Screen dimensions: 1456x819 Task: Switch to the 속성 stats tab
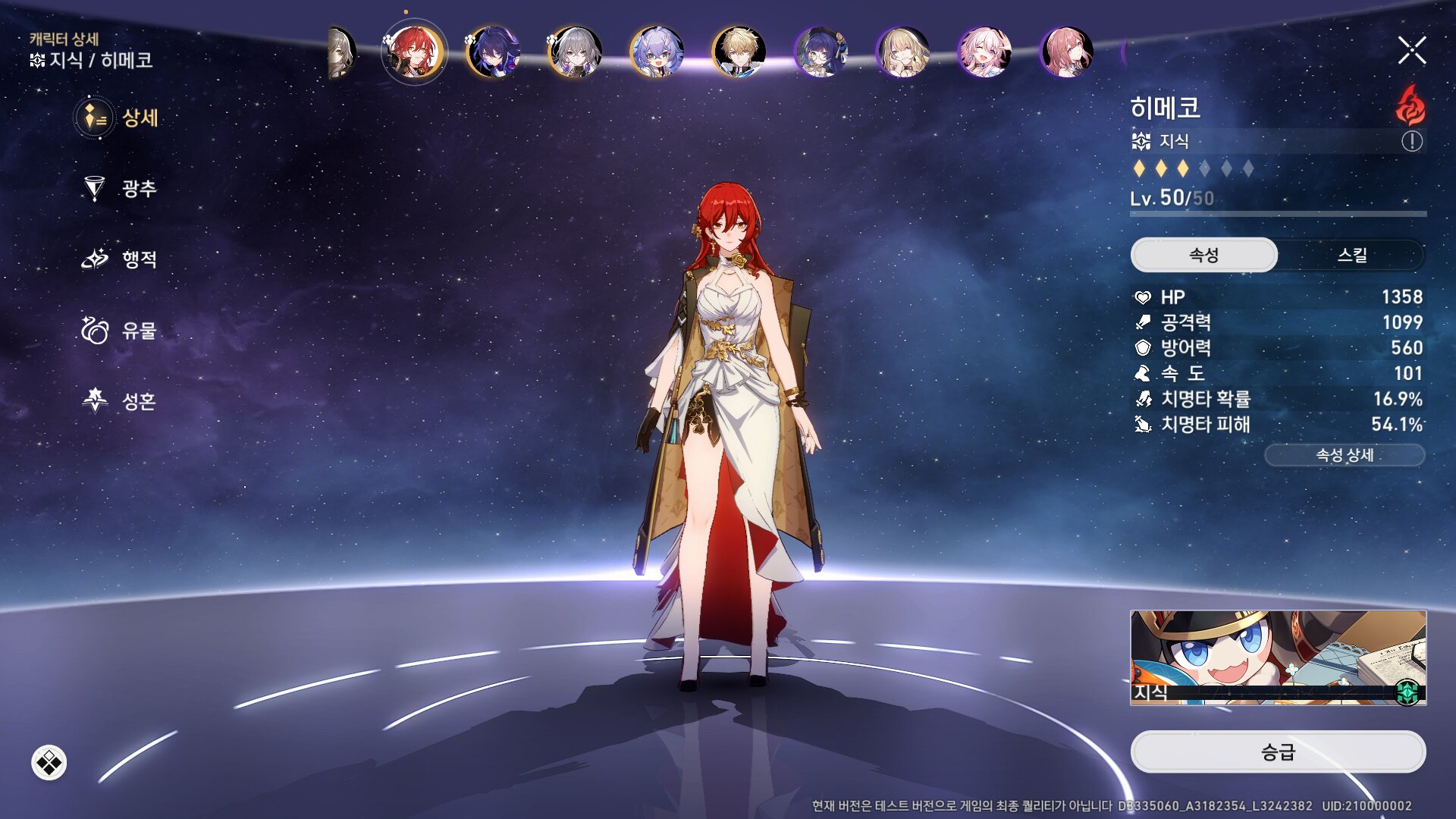tap(1203, 255)
